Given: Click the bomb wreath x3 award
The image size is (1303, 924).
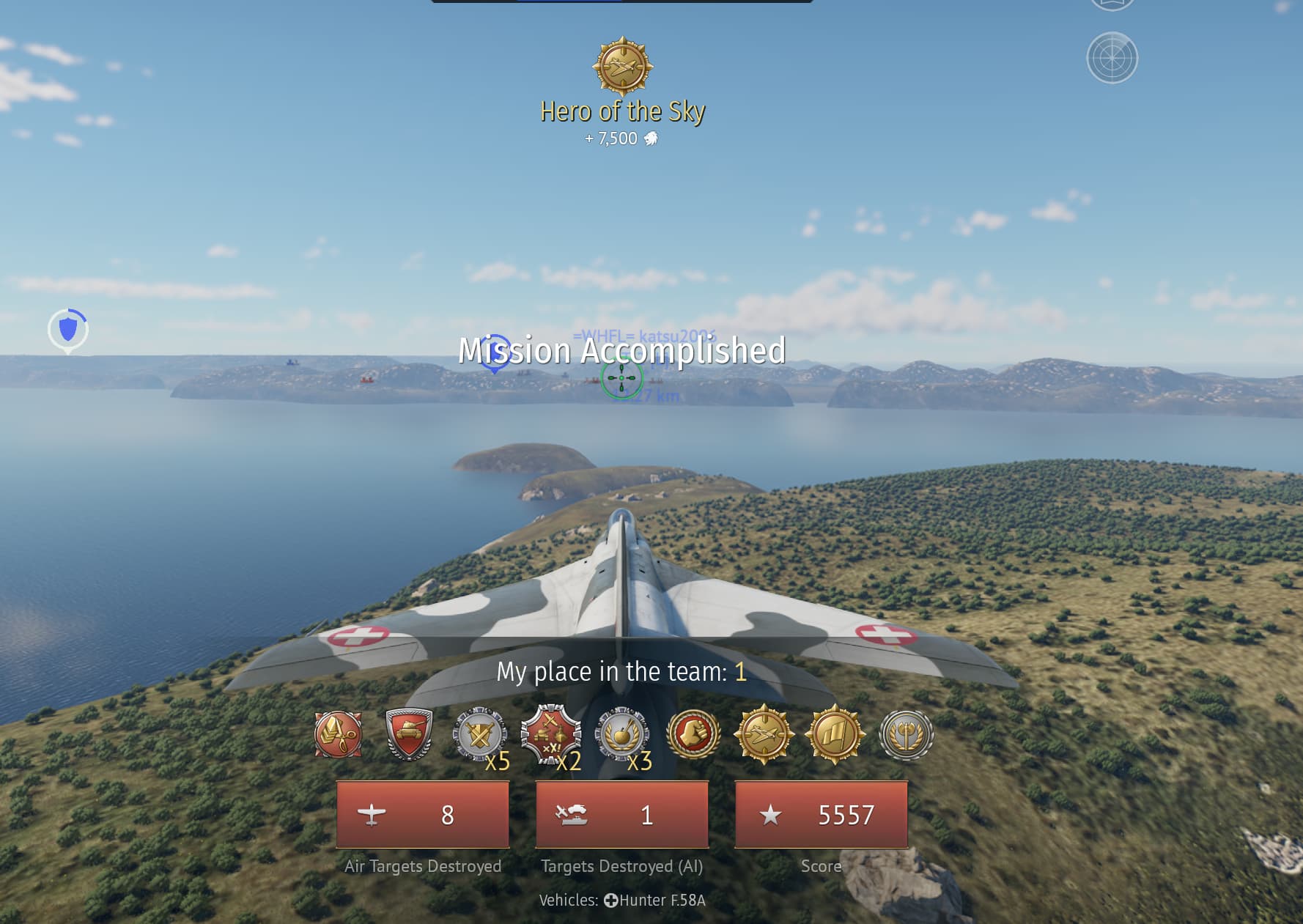Looking at the screenshot, I should point(621,734).
